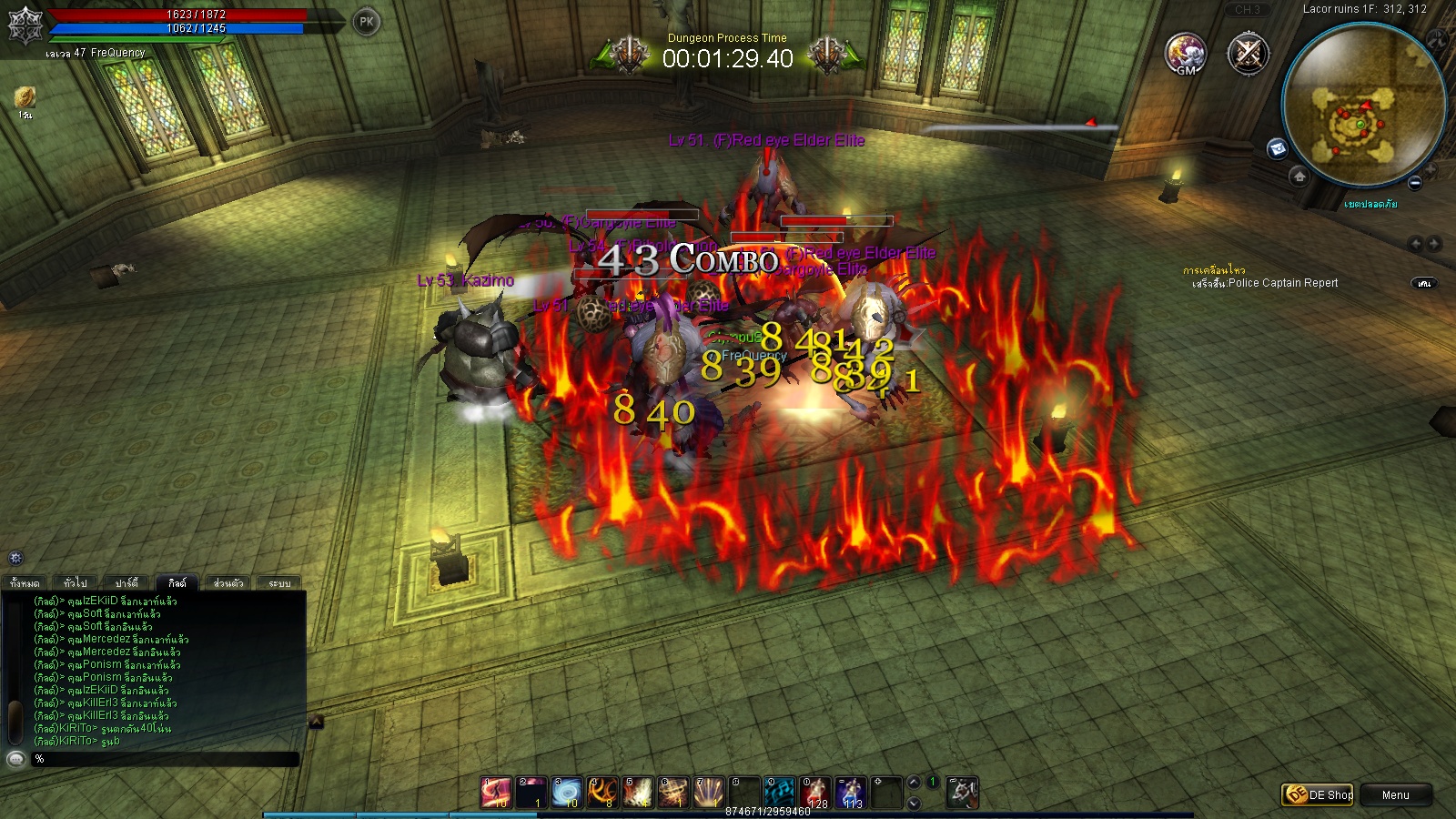Activate the whirlwind skill in slot 3
Viewport: 1456px width, 819px height.
click(567, 793)
